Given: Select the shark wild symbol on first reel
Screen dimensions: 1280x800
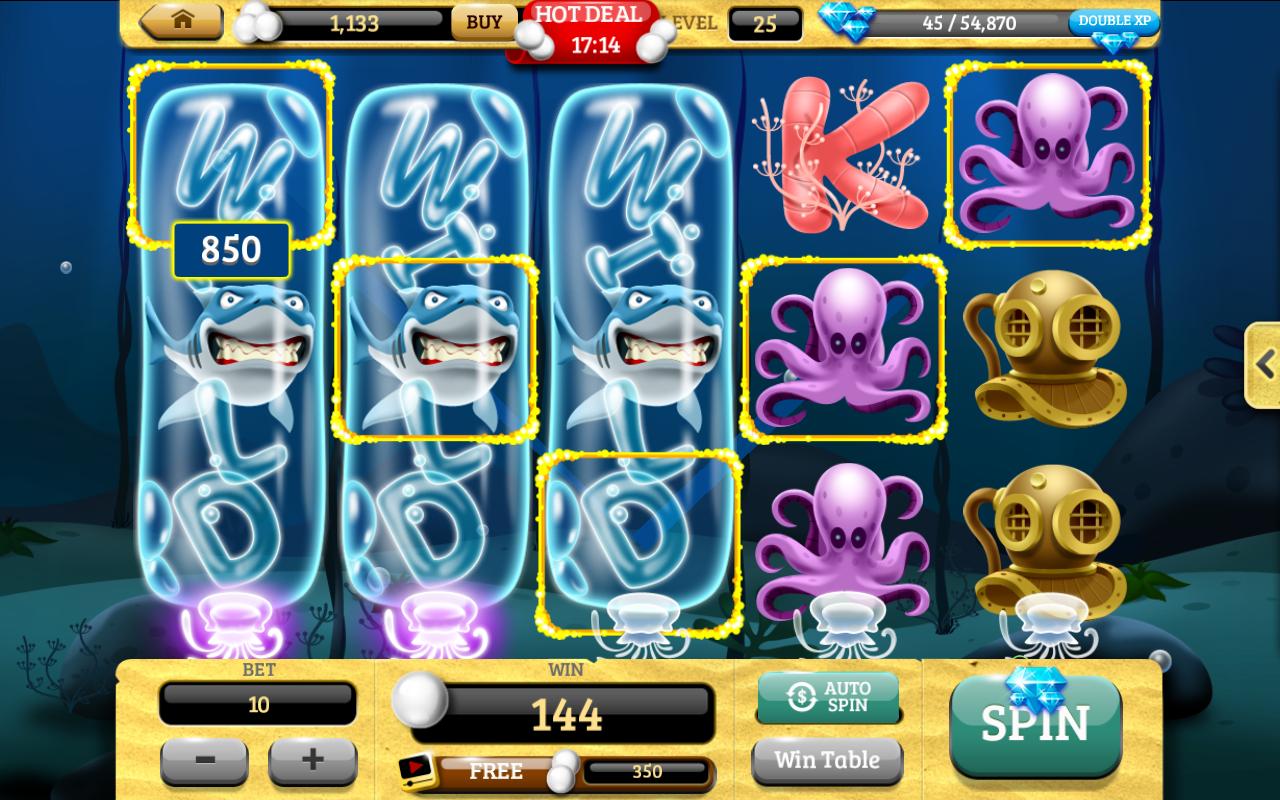Looking at the screenshot, I should point(228,350).
